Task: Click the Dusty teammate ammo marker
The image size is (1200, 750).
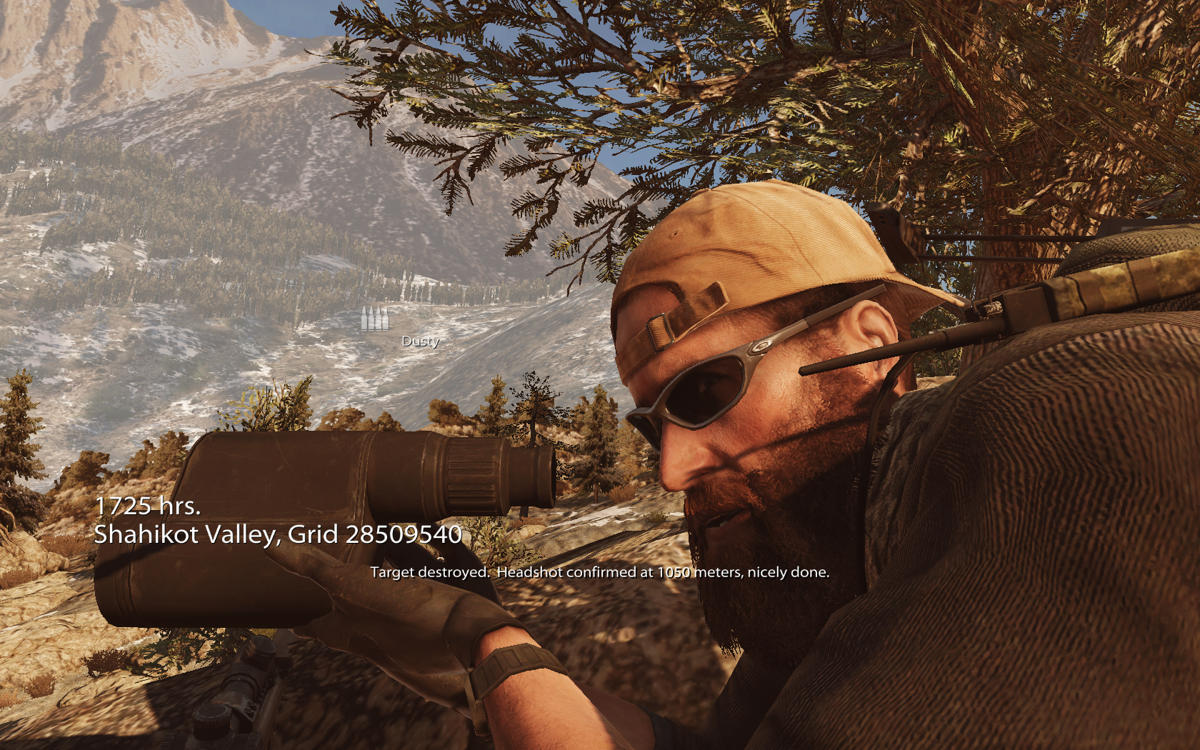Action: coord(375,320)
